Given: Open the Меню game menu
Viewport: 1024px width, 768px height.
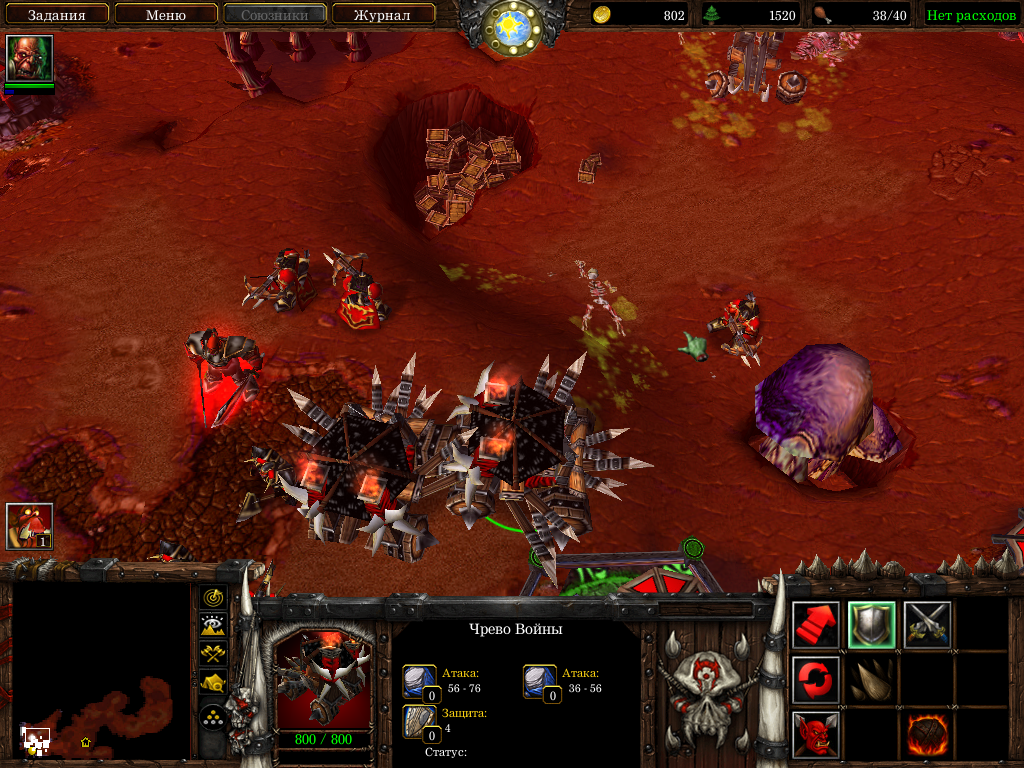Looking at the screenshot, I should [x=166, y=14].
